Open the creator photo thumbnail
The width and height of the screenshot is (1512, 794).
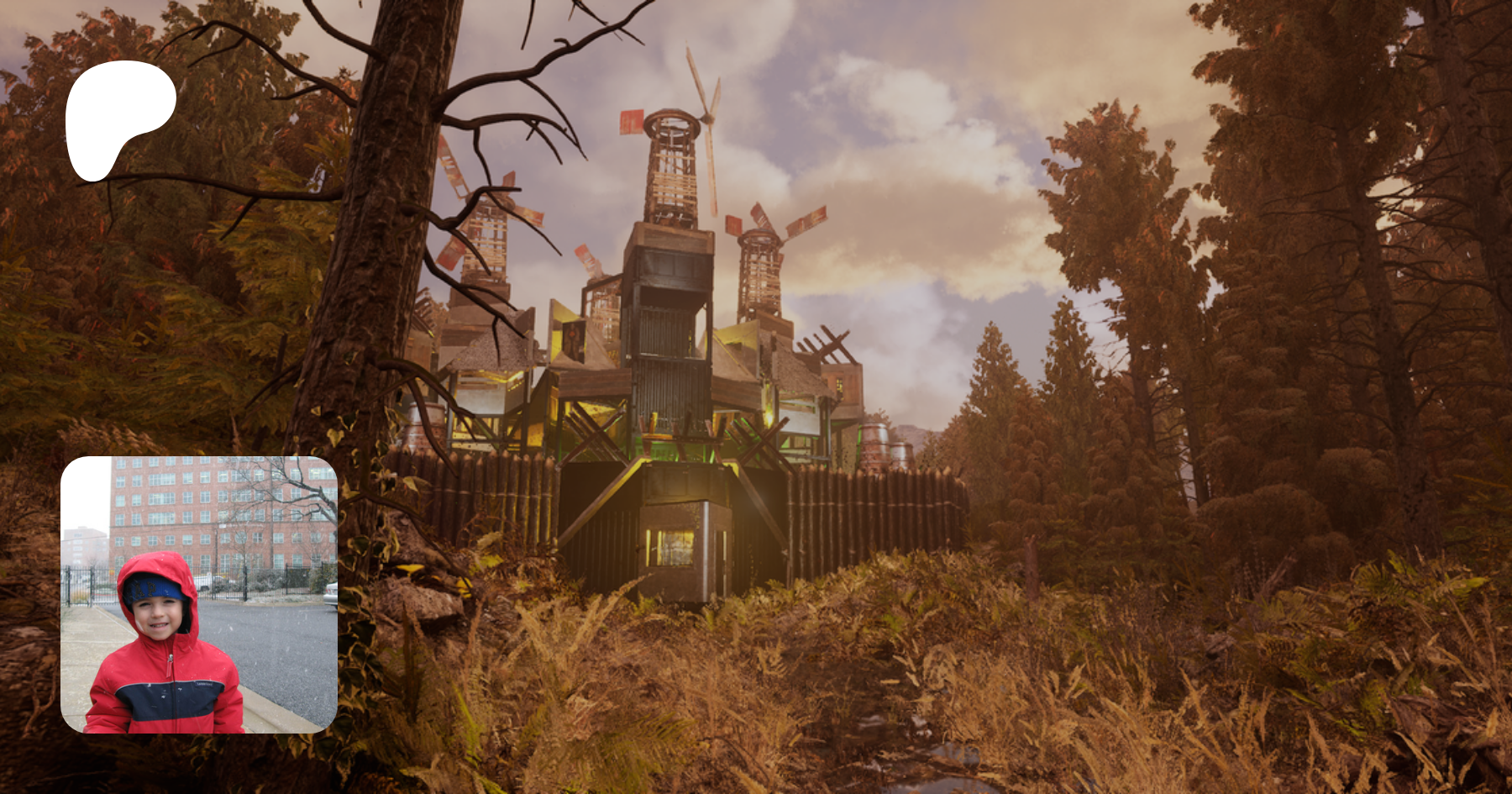[x=199, y=595]
